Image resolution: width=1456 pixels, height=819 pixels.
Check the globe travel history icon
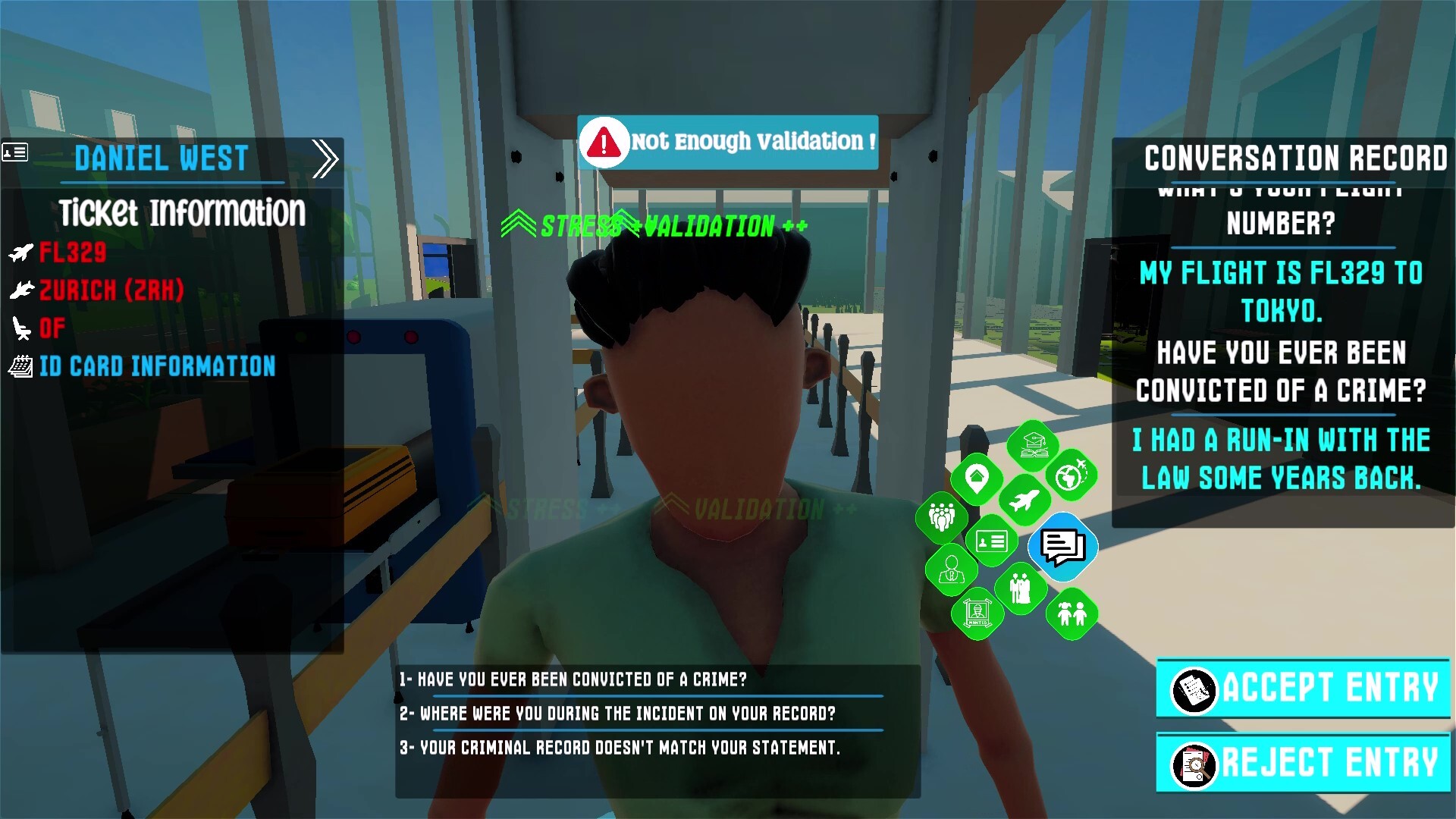[x=1072, y=476]
